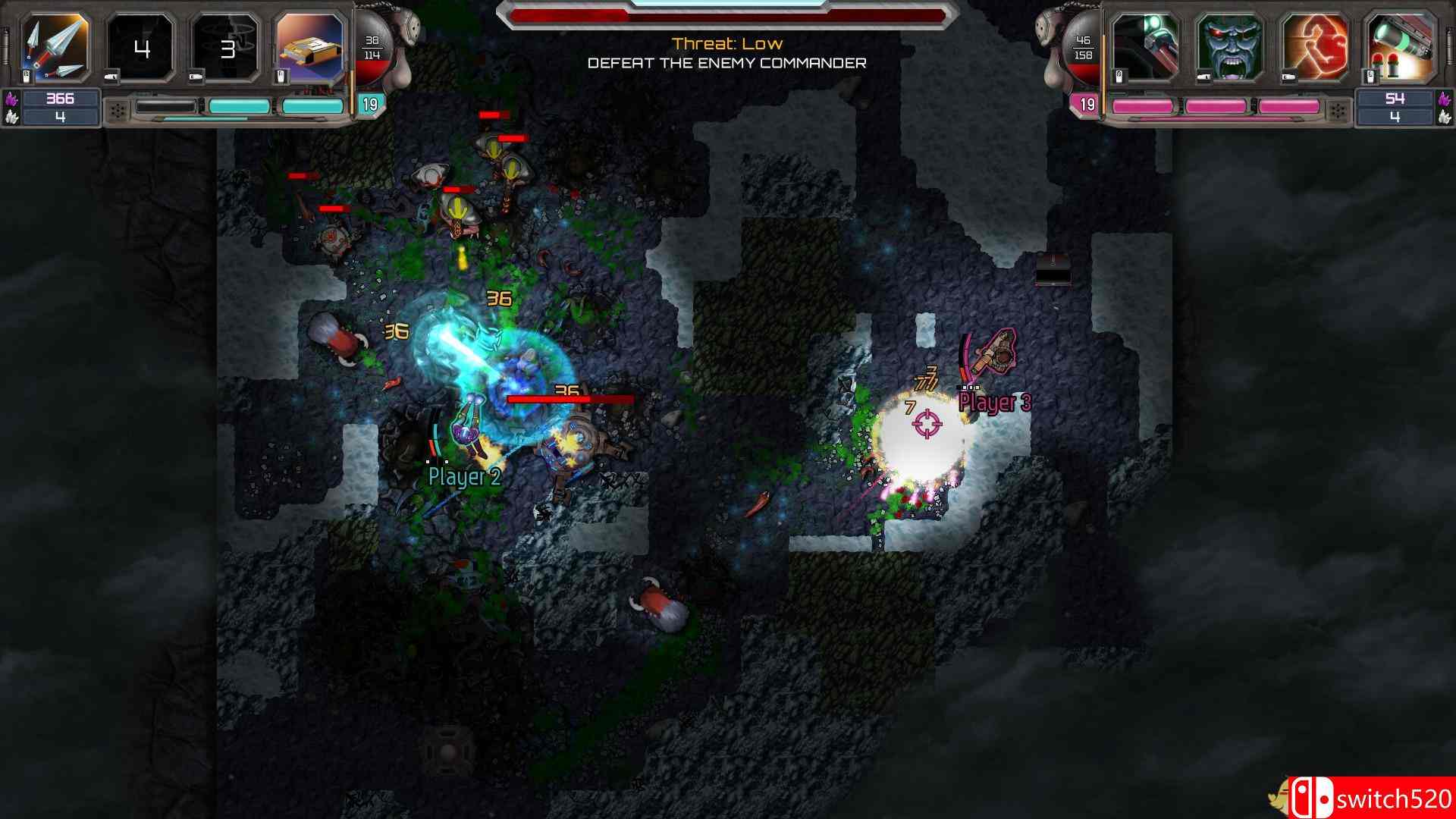Click the purple crystal resource icon

(13, 97)
